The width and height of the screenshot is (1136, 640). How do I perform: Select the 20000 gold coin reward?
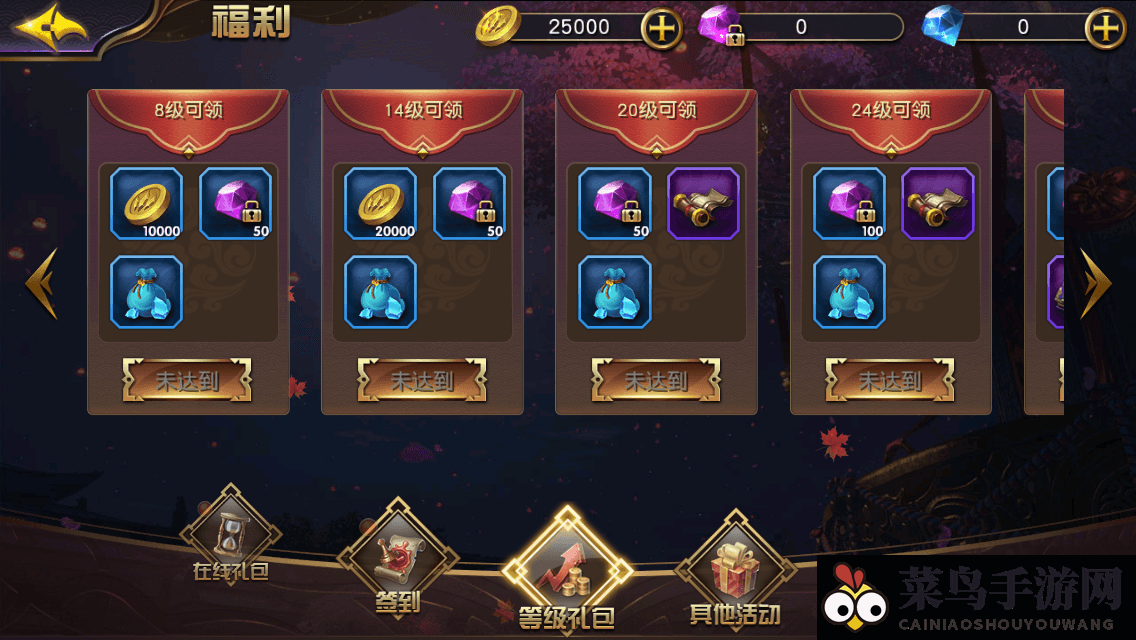point(380,203)
